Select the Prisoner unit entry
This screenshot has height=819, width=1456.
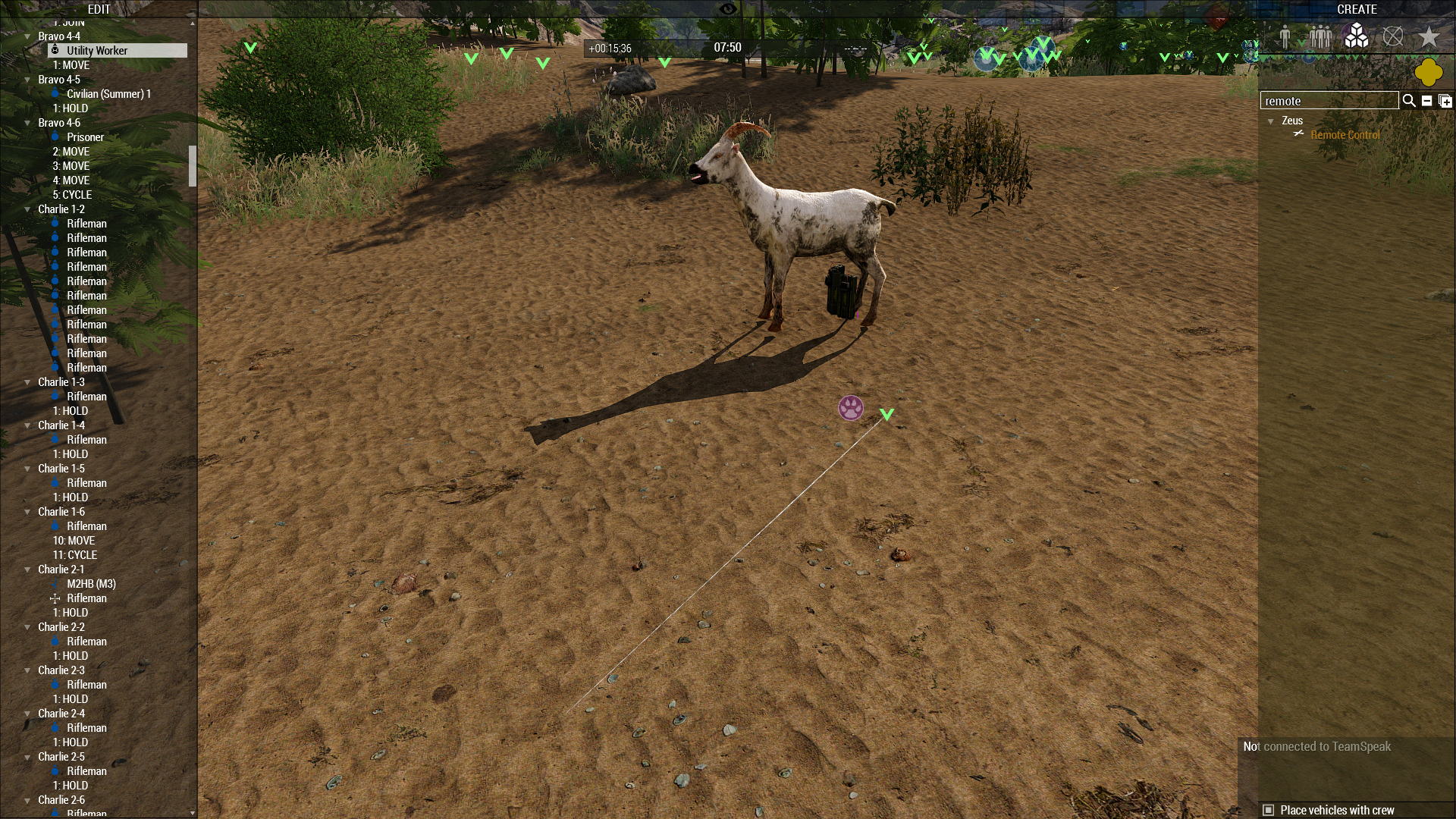pos(85,137)
